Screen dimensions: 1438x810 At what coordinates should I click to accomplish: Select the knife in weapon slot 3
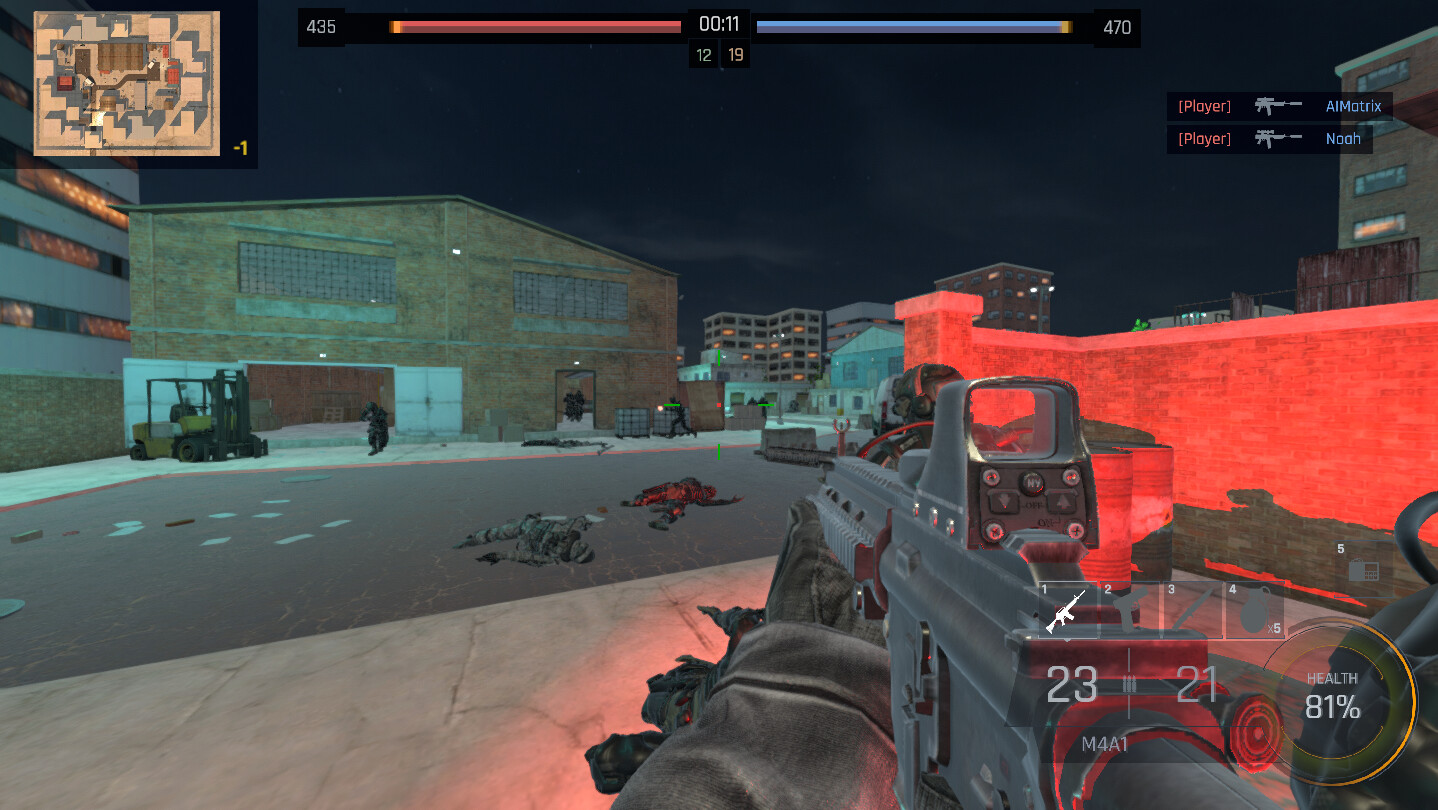1192,610
